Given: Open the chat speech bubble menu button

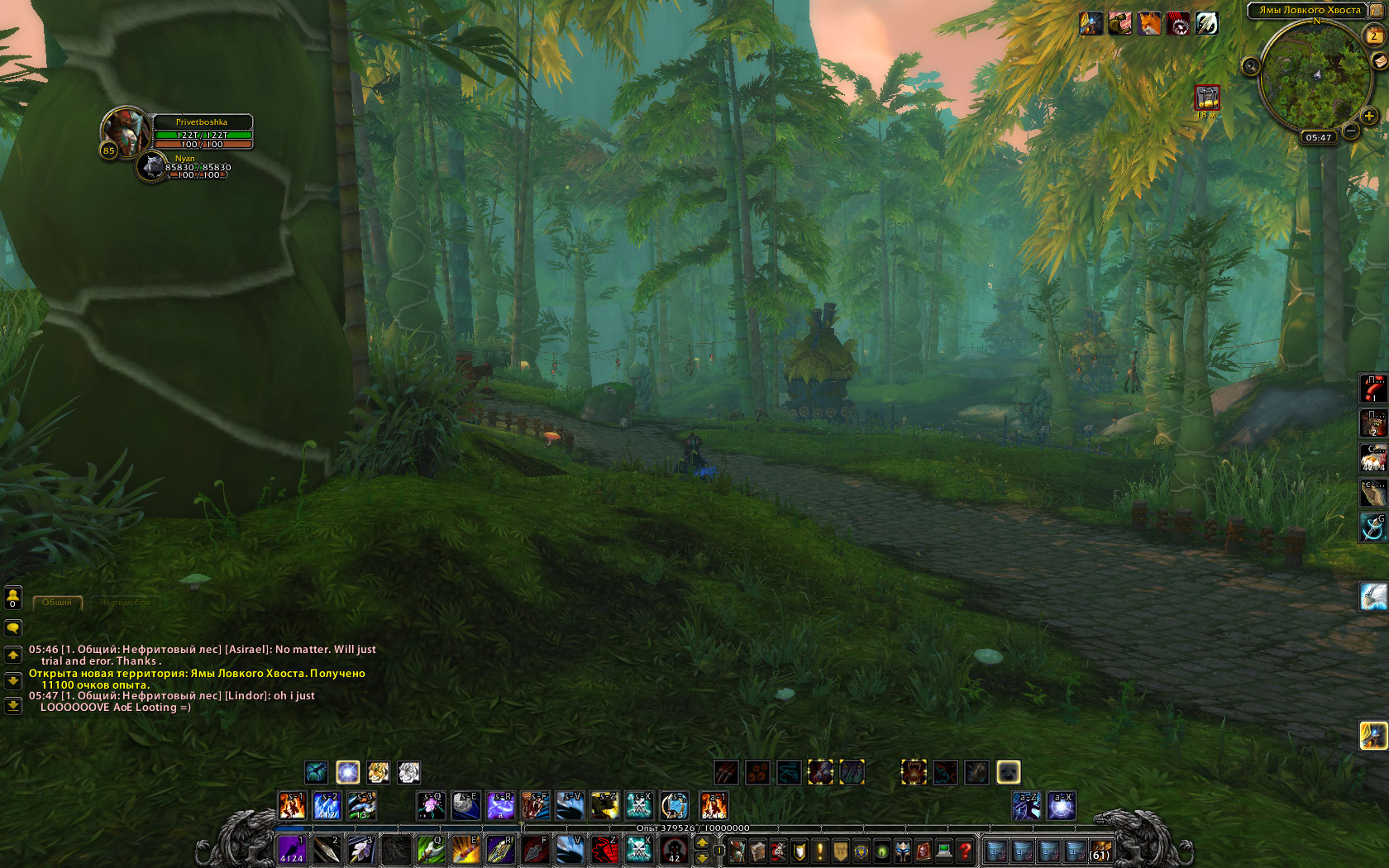Looking at the screenshot, I should (x=13, y=628).
